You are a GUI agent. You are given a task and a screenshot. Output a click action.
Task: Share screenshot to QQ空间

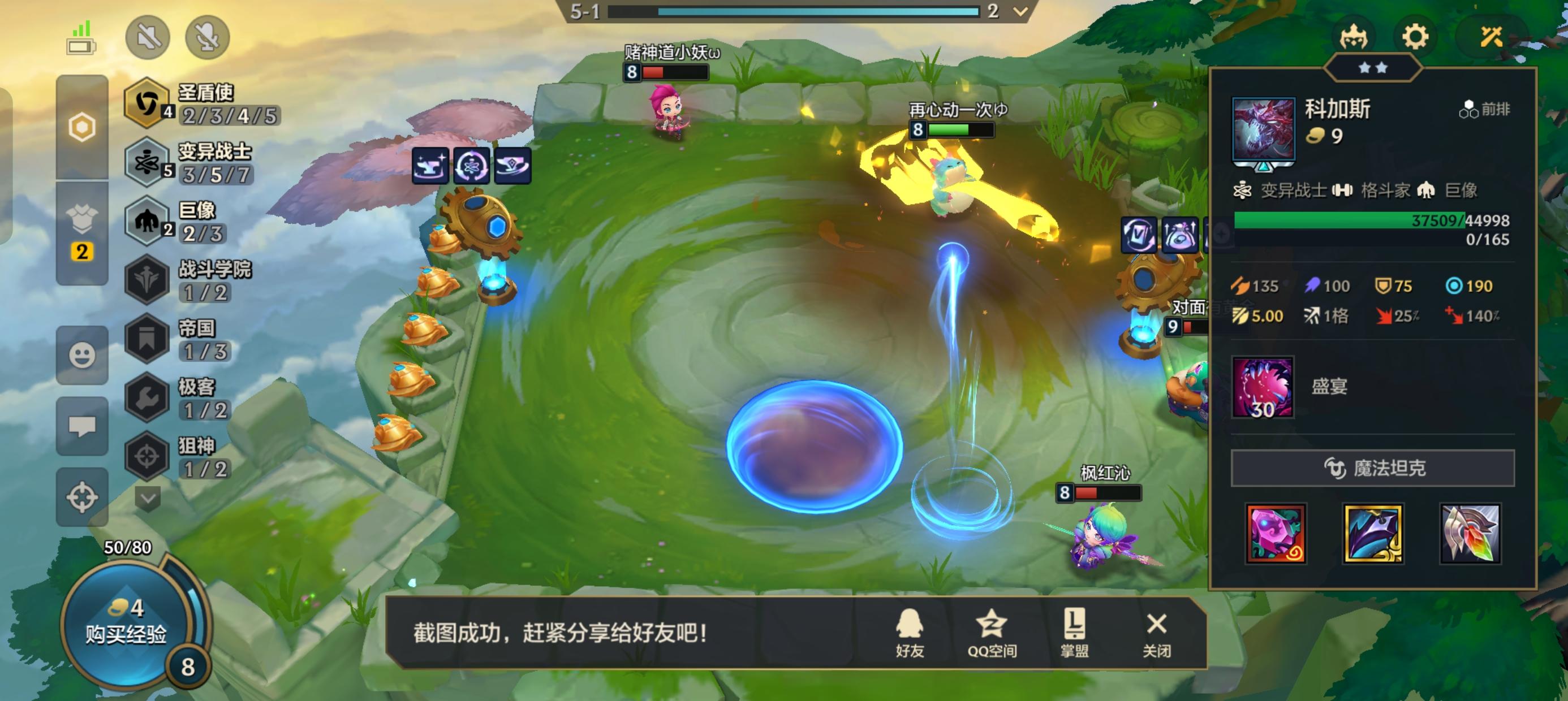point(992,634)
